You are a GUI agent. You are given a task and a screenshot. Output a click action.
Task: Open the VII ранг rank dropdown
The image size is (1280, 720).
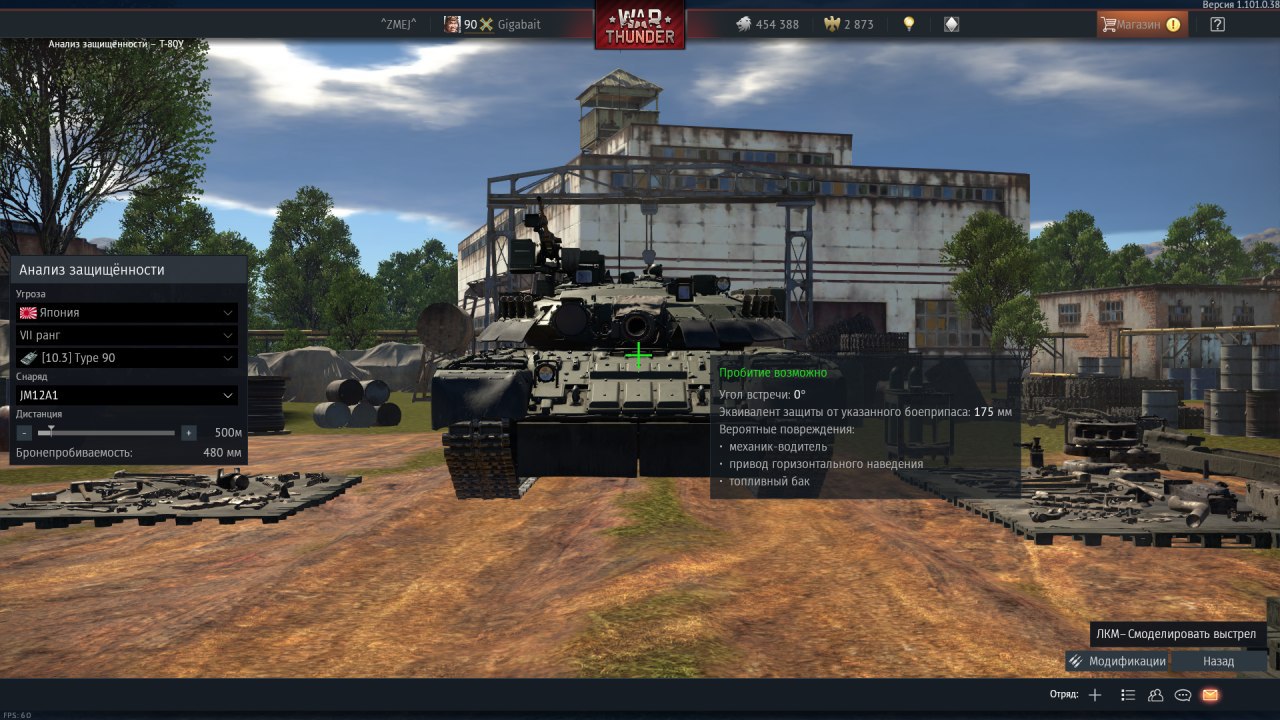point(127,335)
